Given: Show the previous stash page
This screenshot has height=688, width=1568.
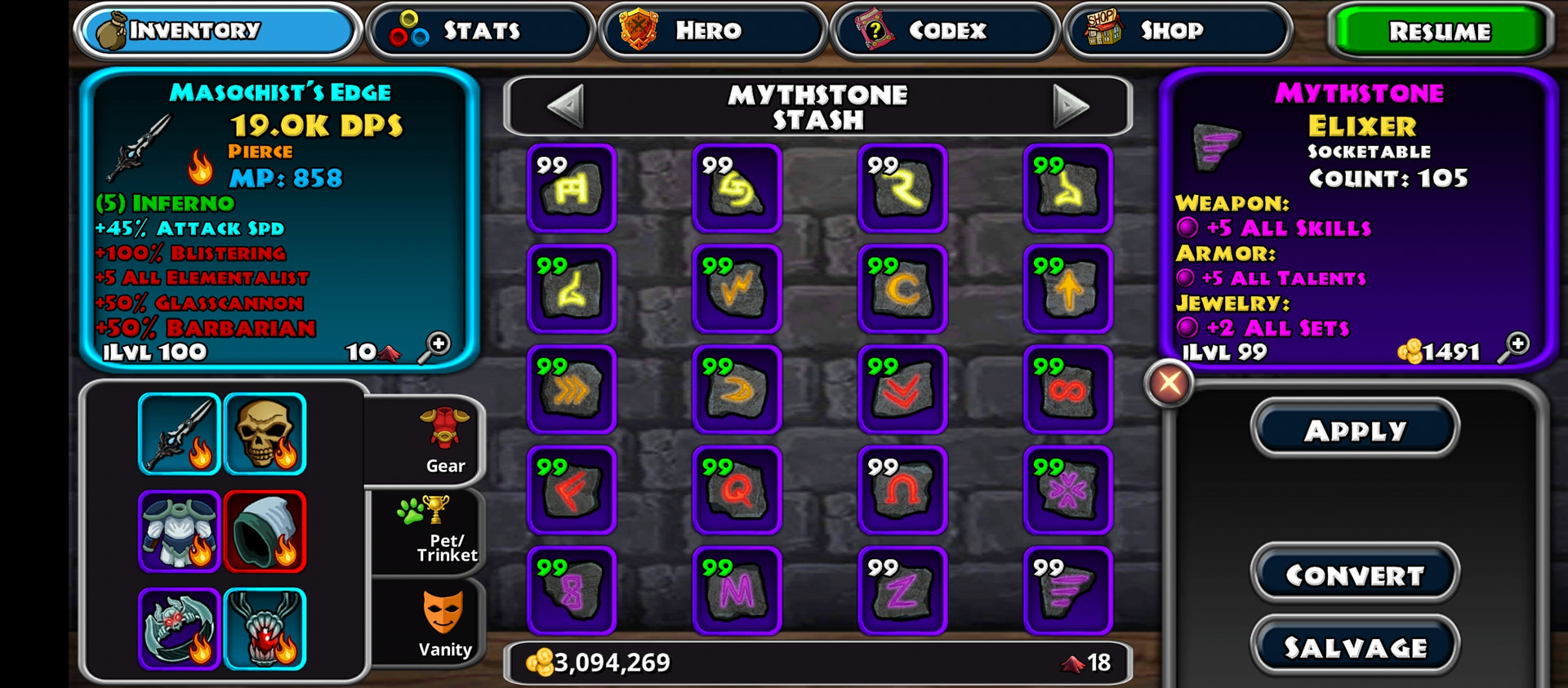Looking at the screenshot, I should click(x=565, y=106).
